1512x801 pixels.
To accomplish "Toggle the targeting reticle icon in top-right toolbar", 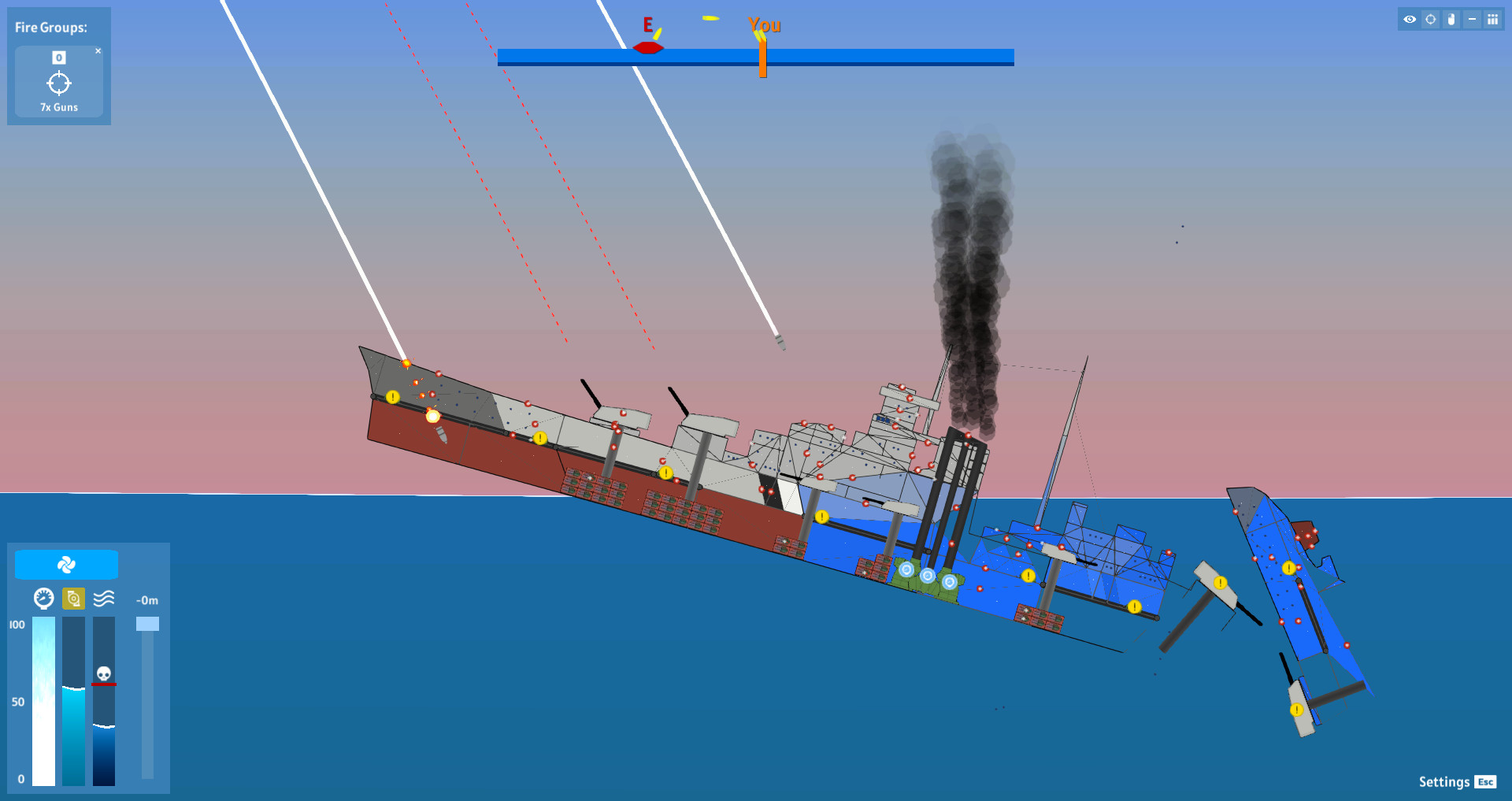I will coord(1430,19).
